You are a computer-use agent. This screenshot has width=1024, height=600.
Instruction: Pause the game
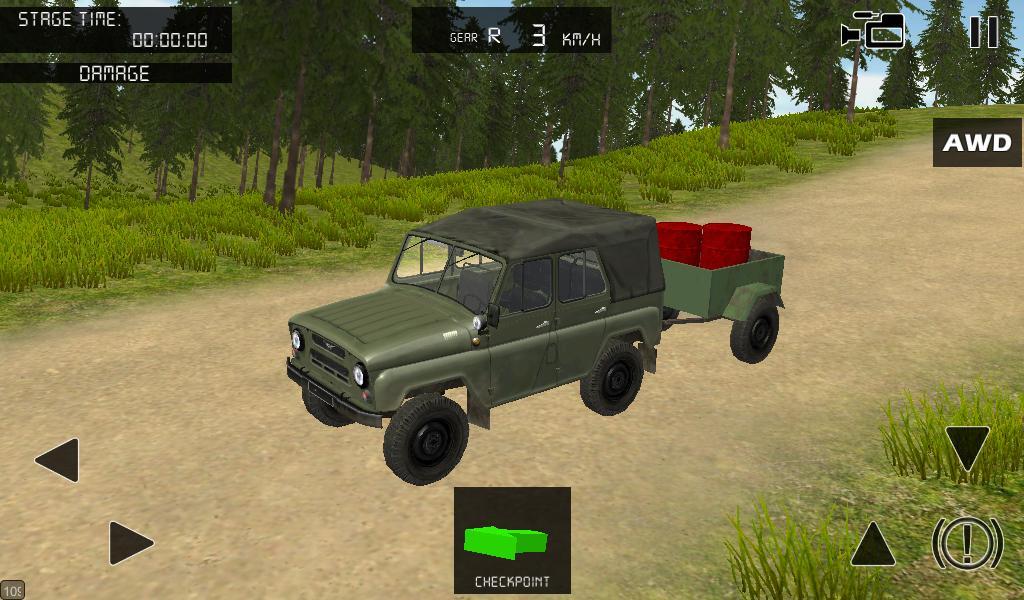pyautogui.click(x=984, y=32)
